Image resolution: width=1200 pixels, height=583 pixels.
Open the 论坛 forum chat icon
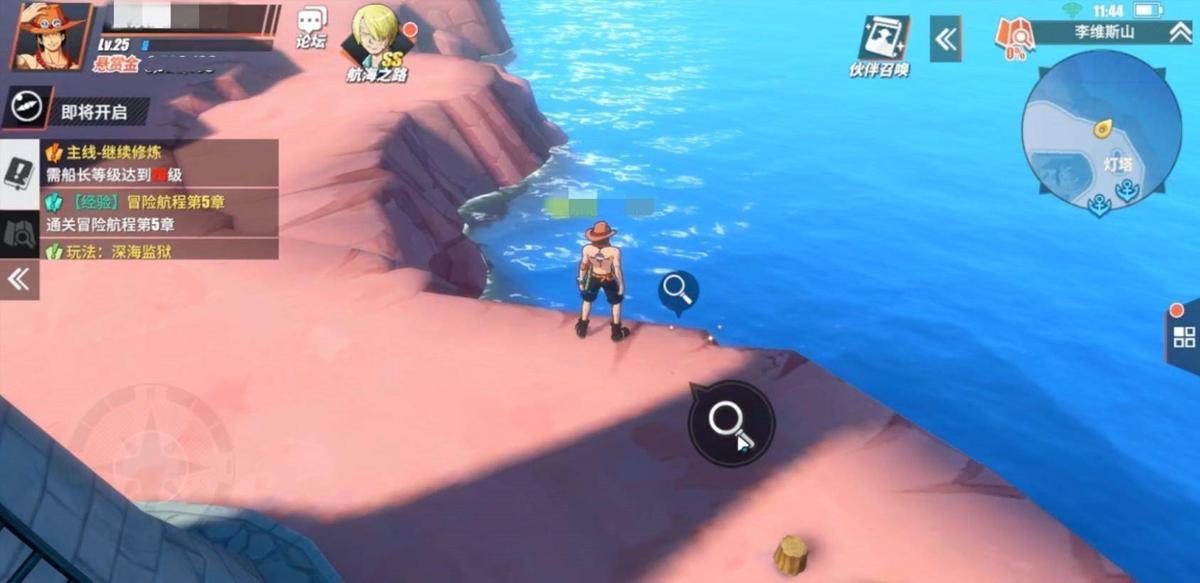point(312,28)
